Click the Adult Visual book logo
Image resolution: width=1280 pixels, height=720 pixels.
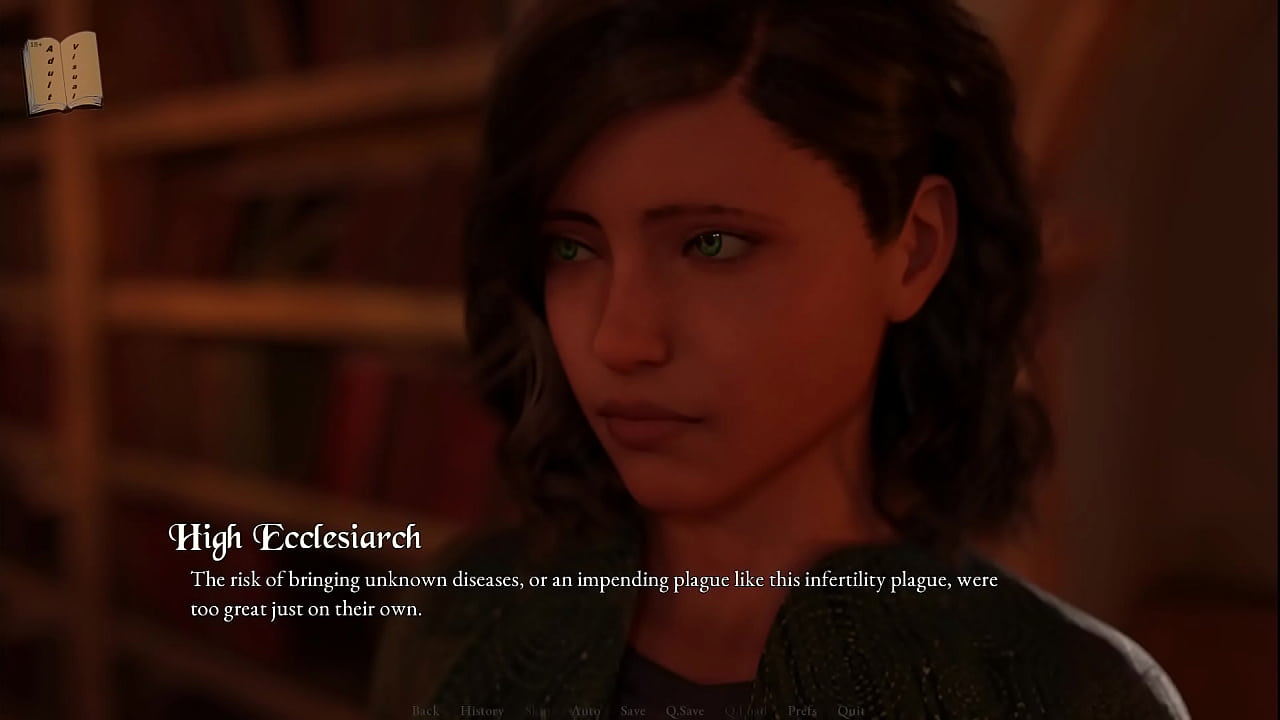(x=63, y=72)
